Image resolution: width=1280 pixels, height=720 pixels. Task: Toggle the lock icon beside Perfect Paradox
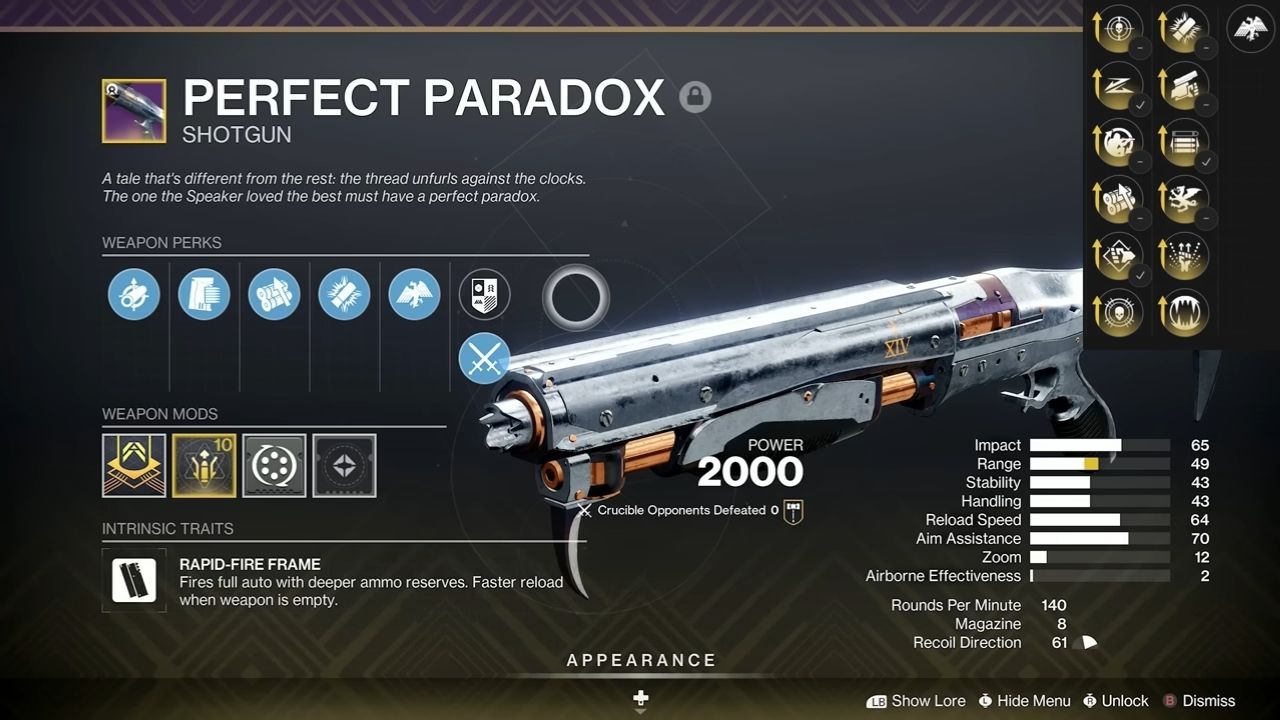[x=696, y=96]
